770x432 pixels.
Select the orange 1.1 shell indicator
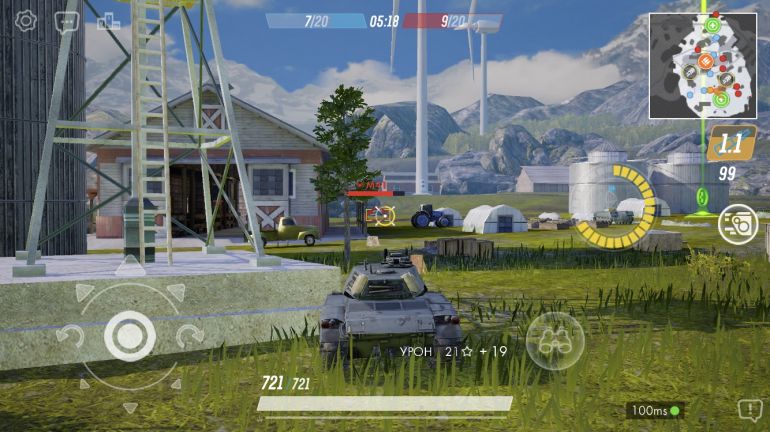(730, 144)
